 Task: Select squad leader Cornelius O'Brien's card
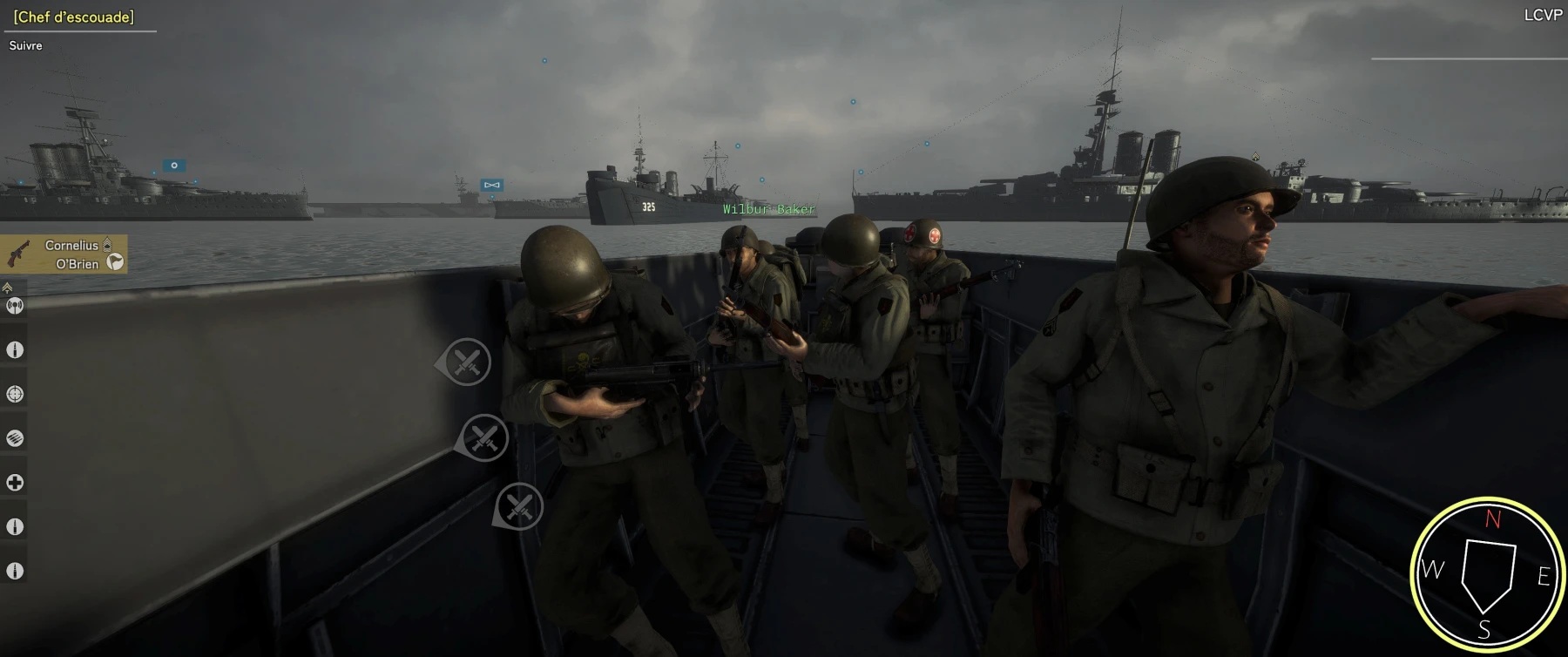64,254
